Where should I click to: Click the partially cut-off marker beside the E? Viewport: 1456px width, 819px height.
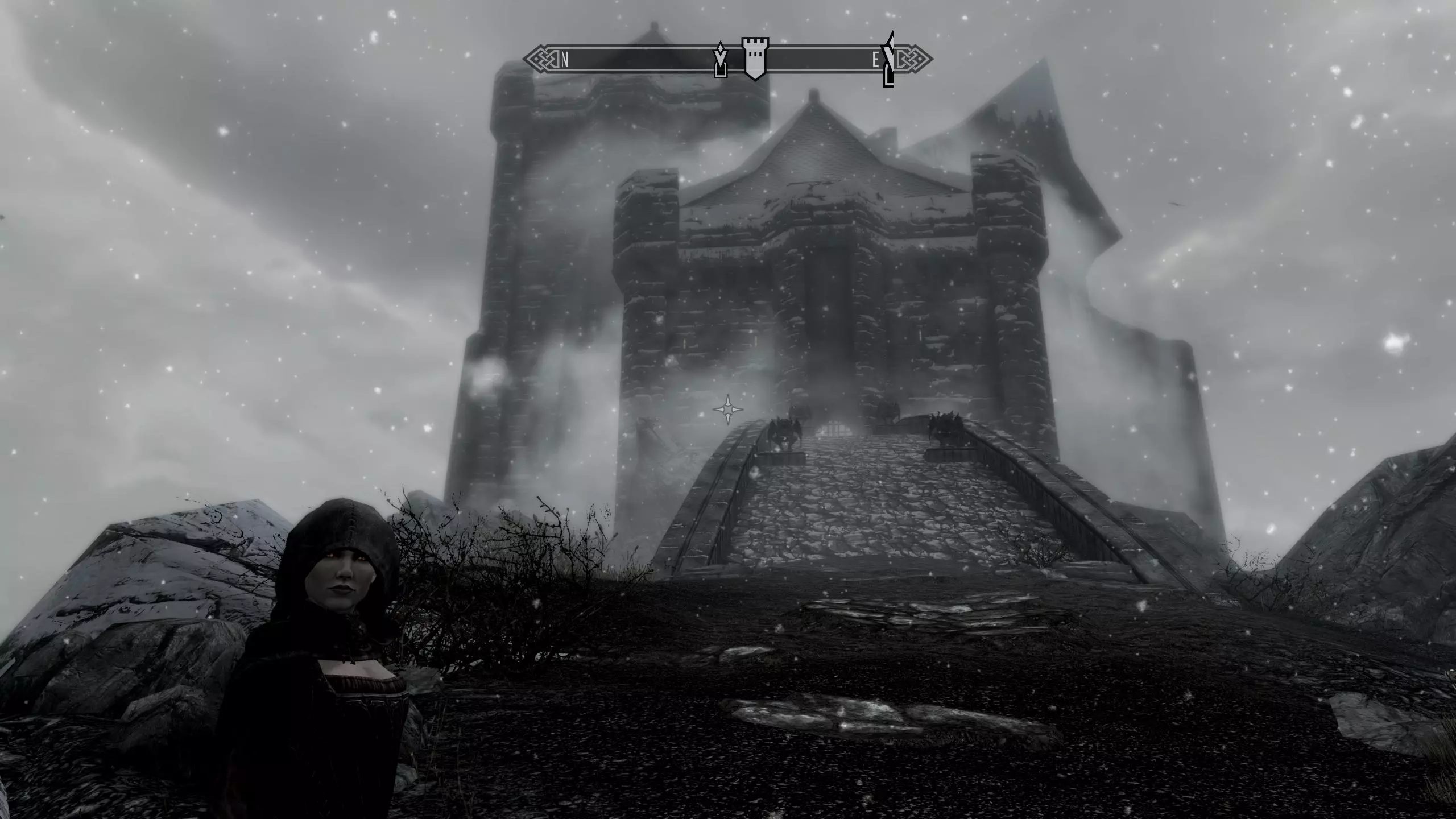click(x=888, y=60)
